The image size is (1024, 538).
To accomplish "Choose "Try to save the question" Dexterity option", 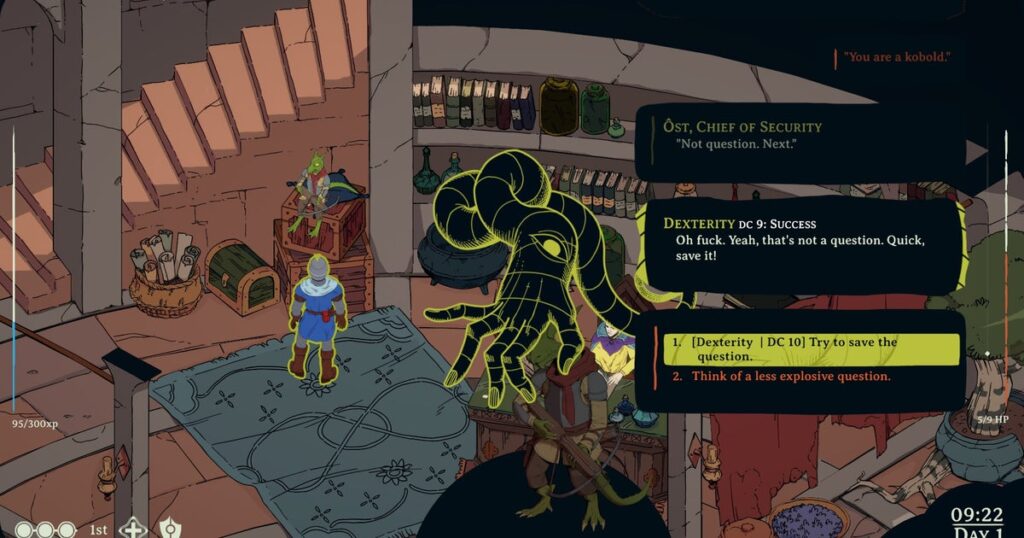I will [x=810, y=349].
